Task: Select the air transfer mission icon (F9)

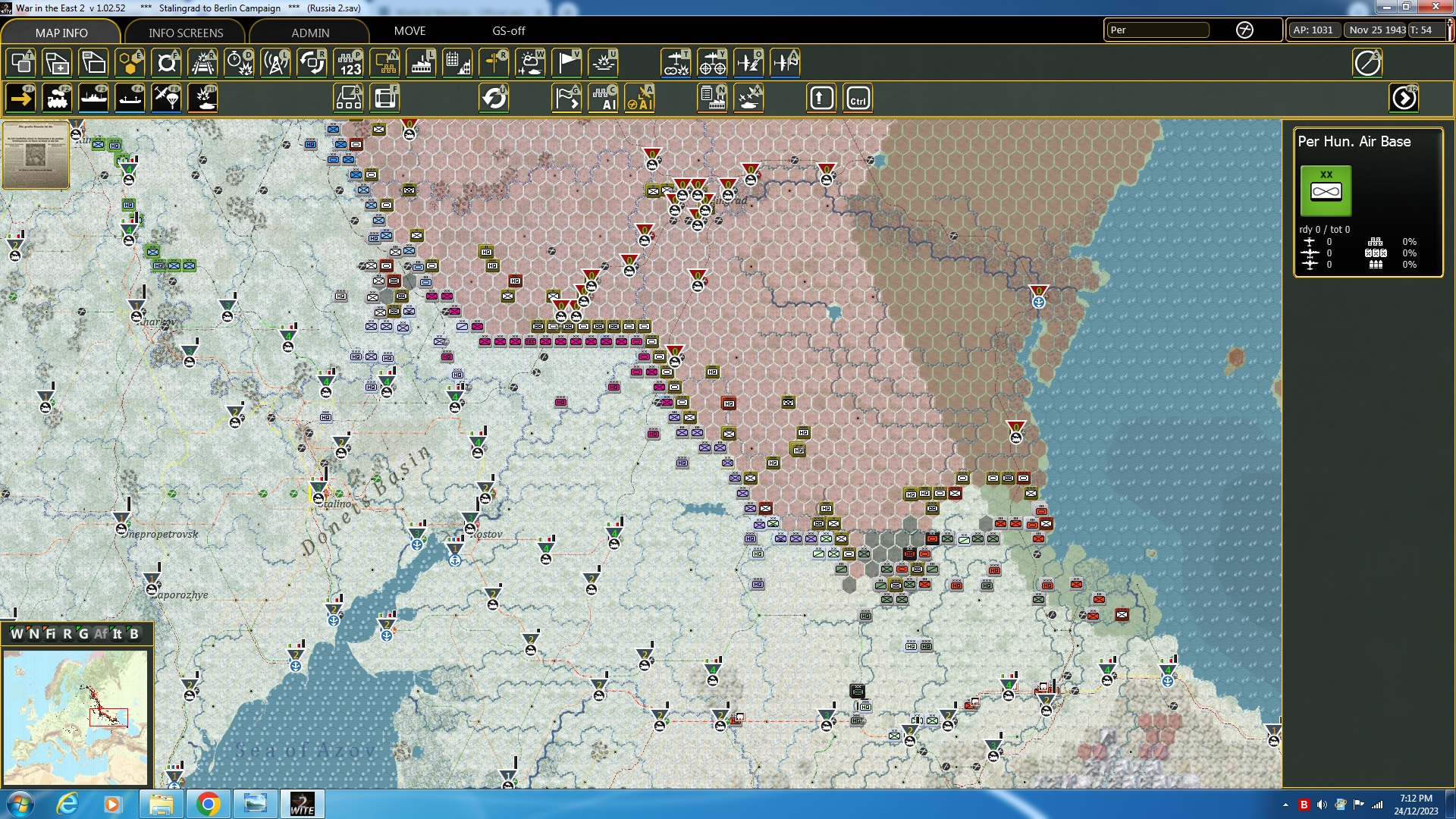Action: [x=166, y=98]
